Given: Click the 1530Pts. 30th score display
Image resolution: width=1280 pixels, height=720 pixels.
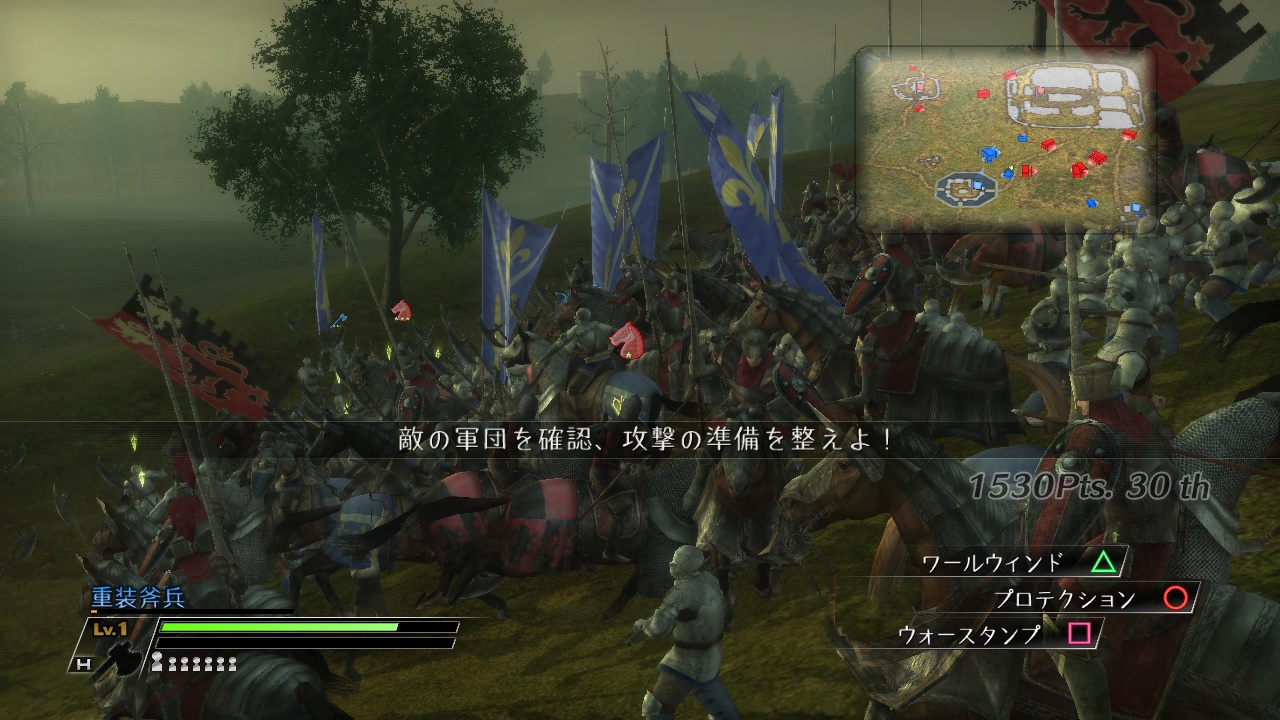Looking at the screenshot, I should click(1090, 487).
